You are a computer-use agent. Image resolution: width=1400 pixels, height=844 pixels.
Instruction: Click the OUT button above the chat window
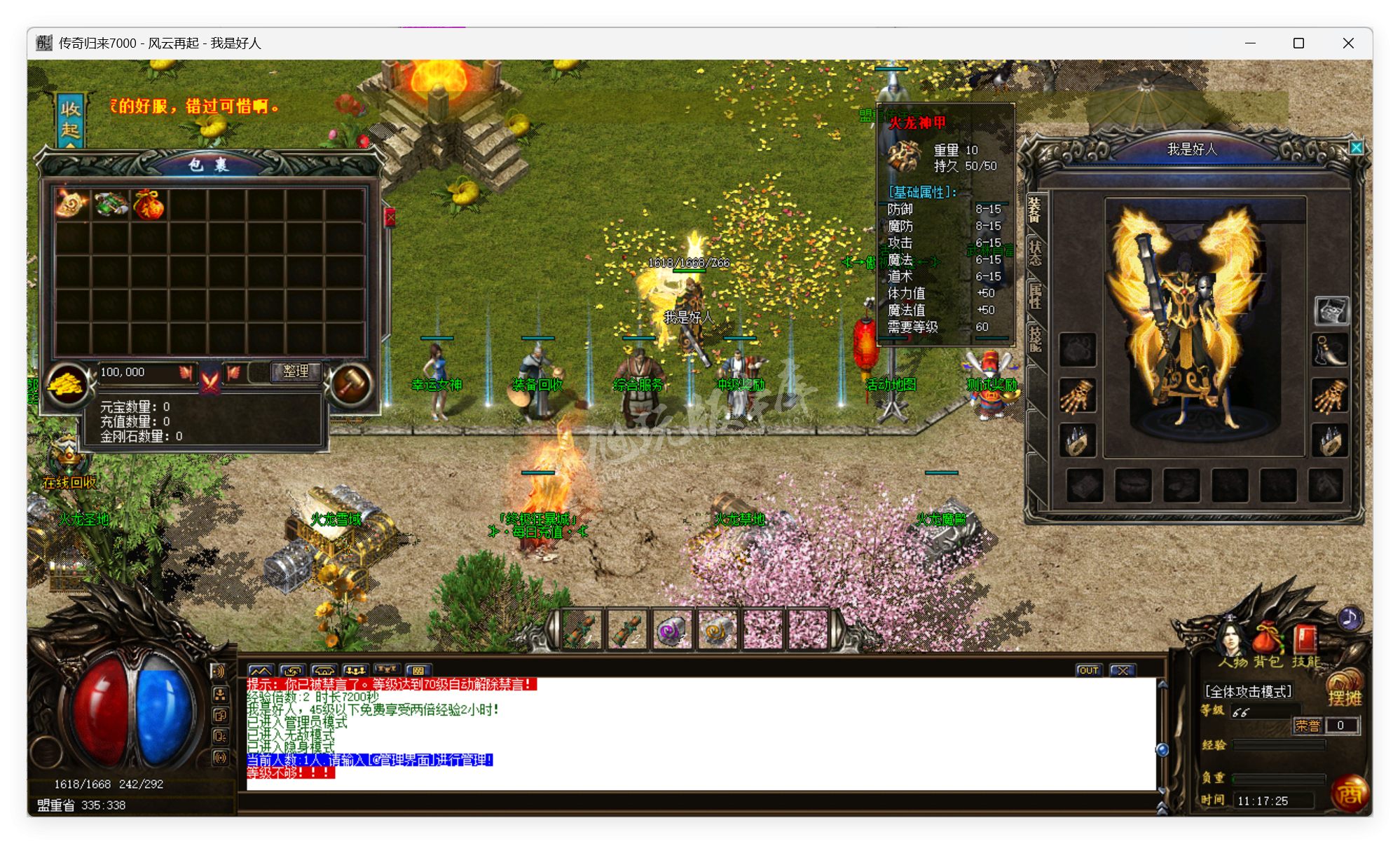(x=1088, y=670)
